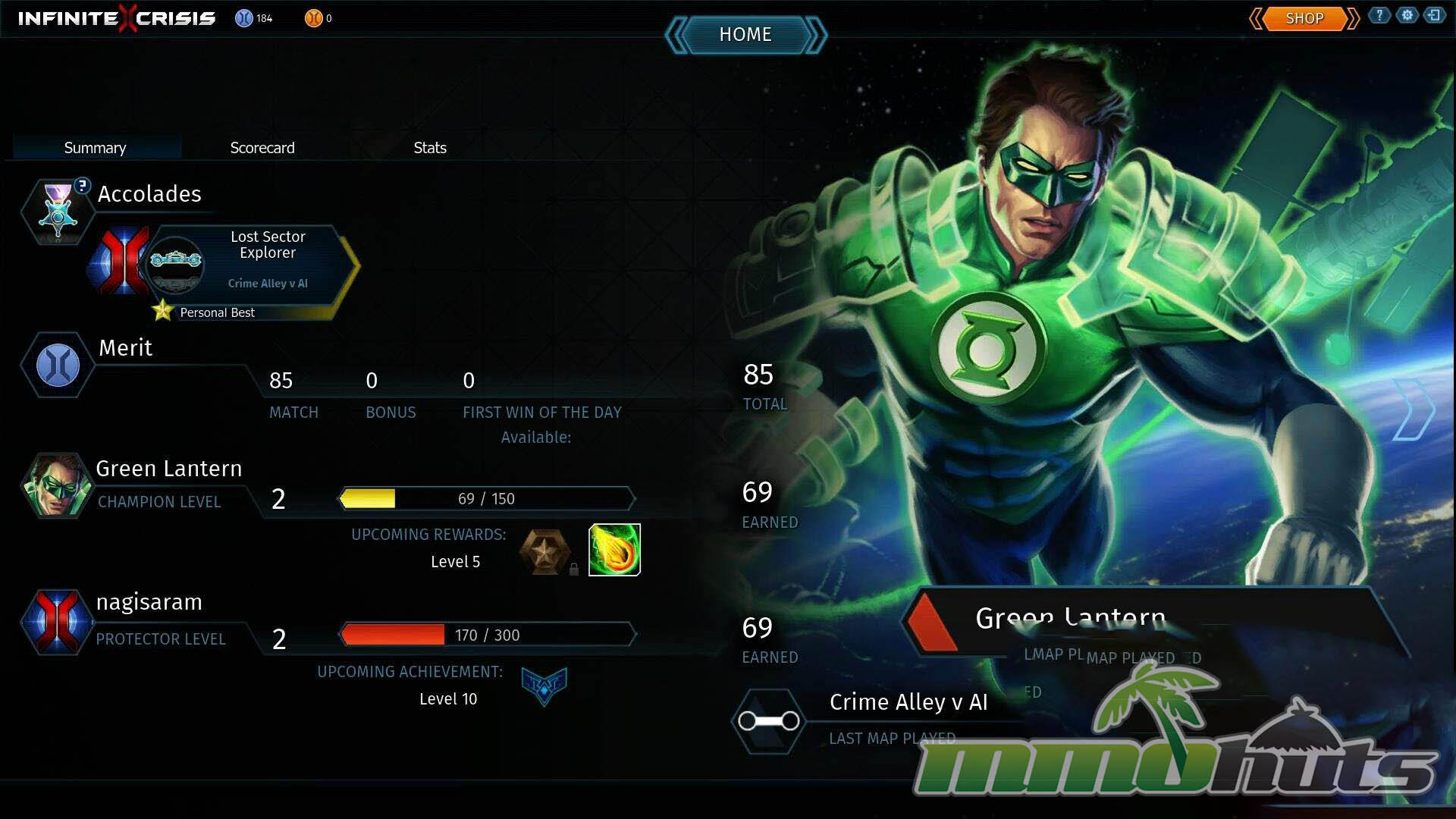The height and width of the screenshot is (819, 1456).
Task: Switch to the Scorecard tab
Action: [x=262, y=148]
